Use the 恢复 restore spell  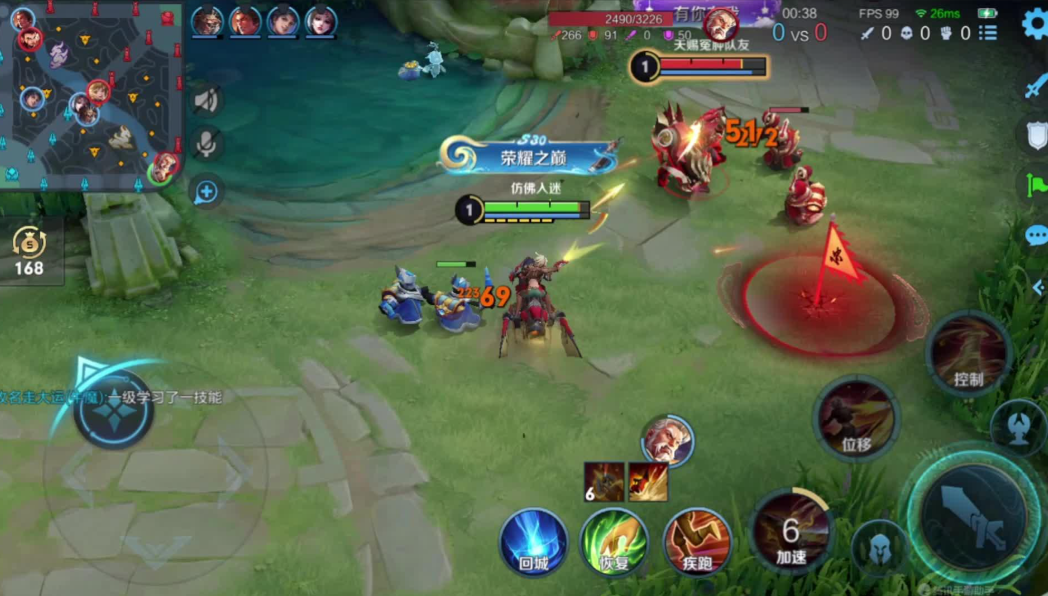point(614,543)
